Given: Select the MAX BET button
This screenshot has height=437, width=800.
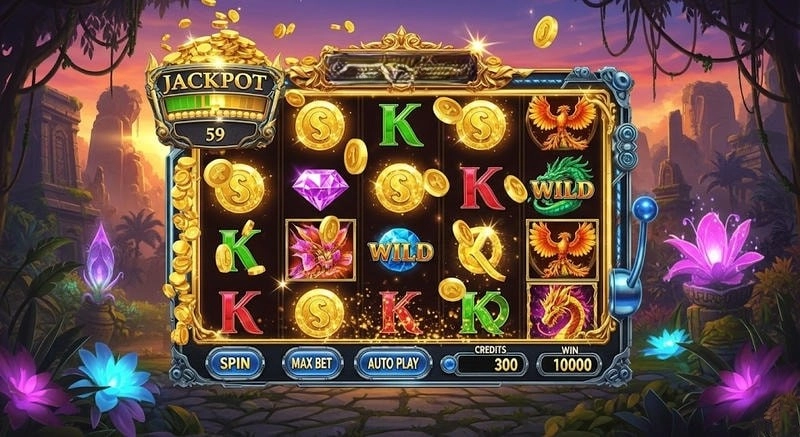Looking at the screenshot, I should click(x=312, y=362).
